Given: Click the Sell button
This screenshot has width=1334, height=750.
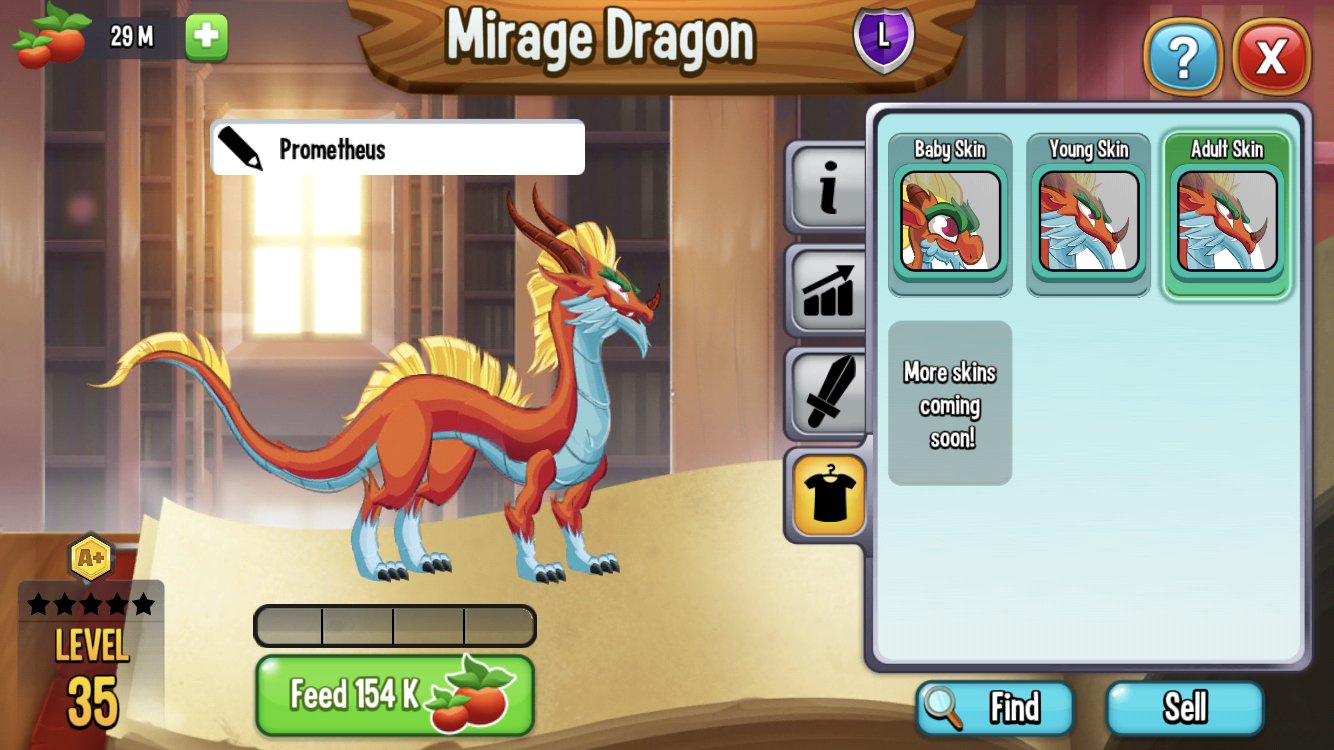Looking at the screenshot, I should 1186,708.
